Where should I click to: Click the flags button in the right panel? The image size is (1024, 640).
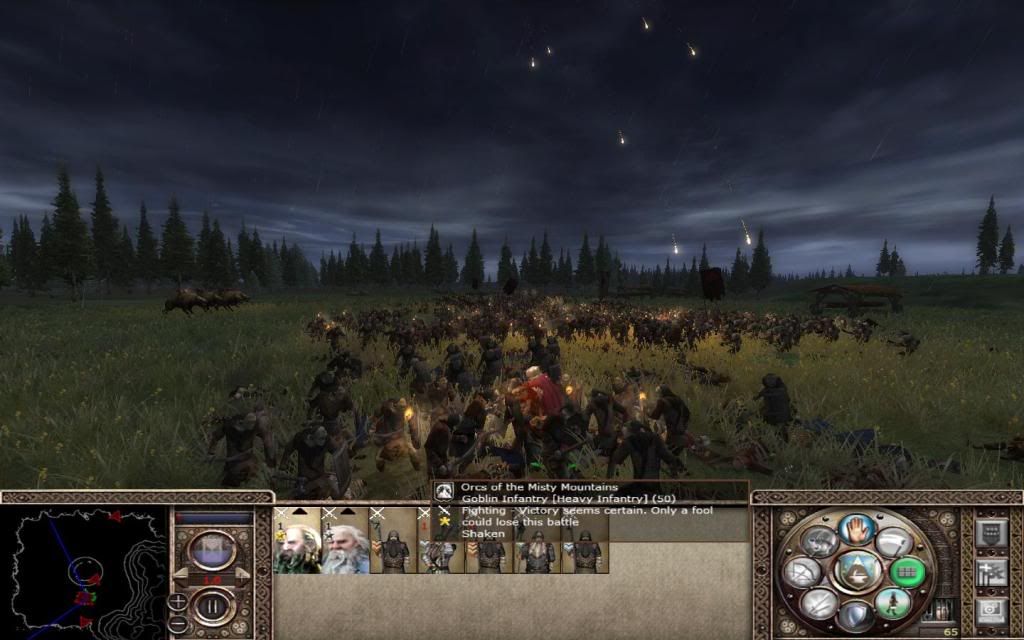point(990,572)
